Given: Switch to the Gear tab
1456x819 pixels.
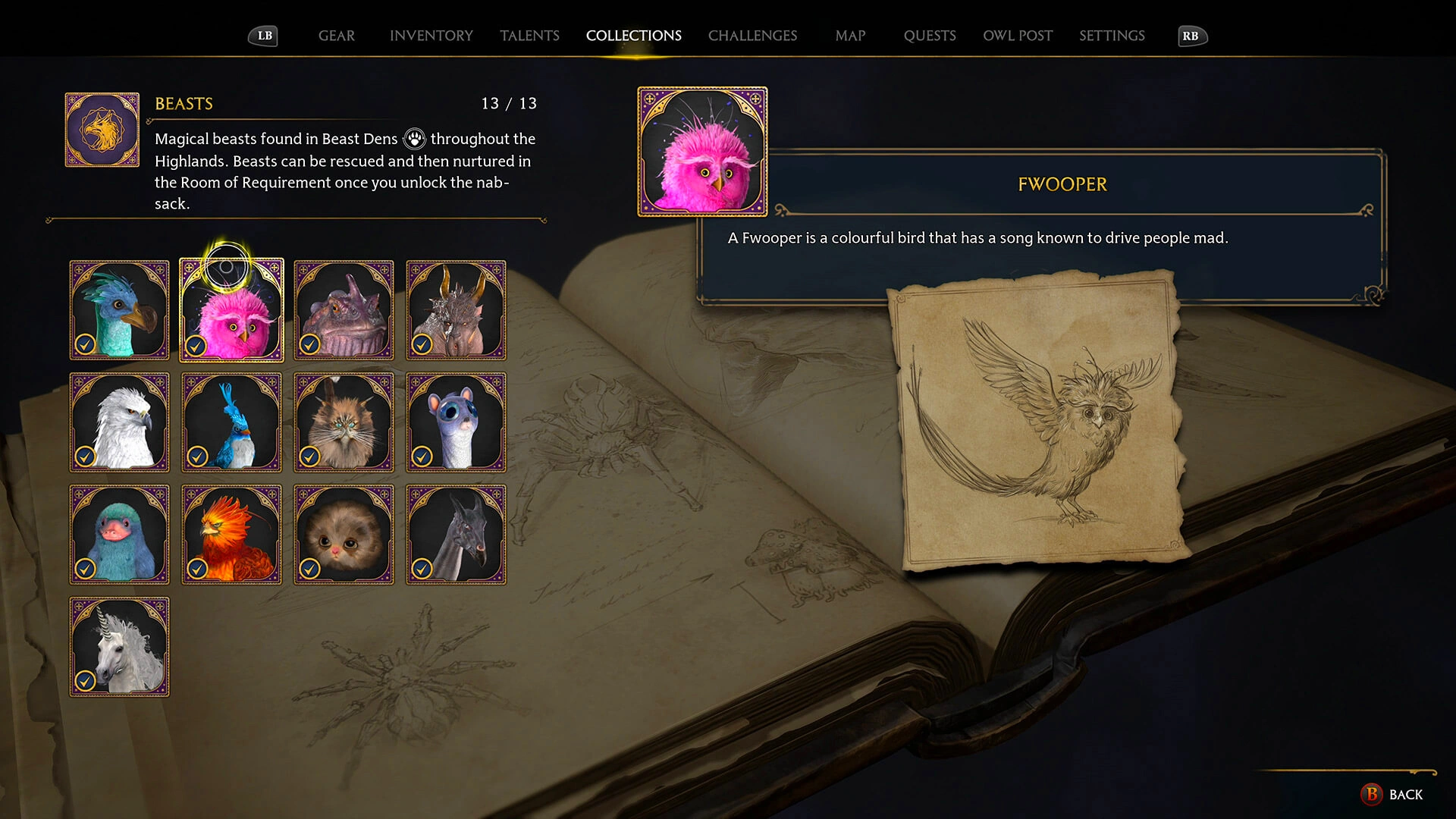Looking at the screenshot, I should (336, 36).
